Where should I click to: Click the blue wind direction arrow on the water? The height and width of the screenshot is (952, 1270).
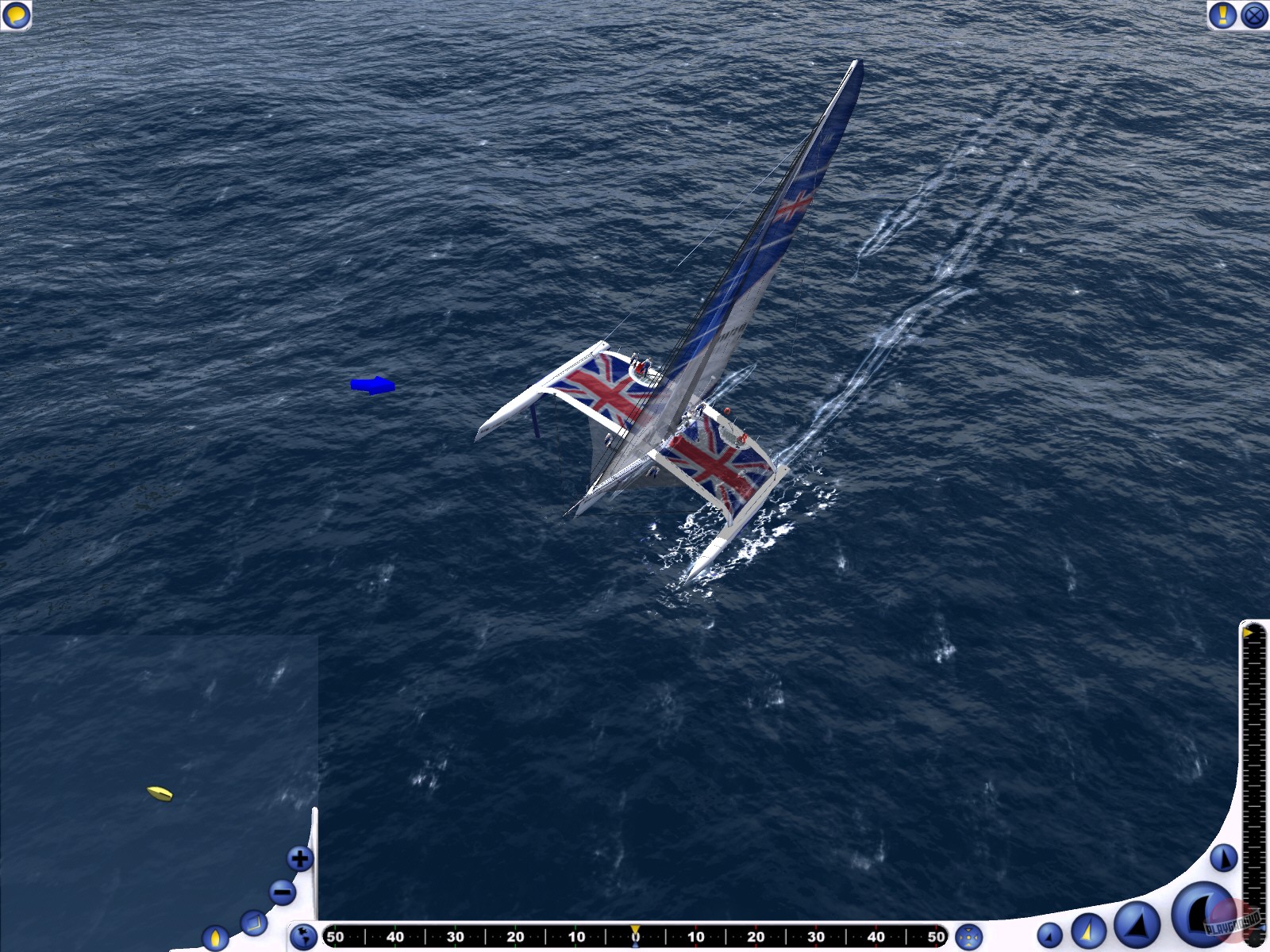point(373,386)
